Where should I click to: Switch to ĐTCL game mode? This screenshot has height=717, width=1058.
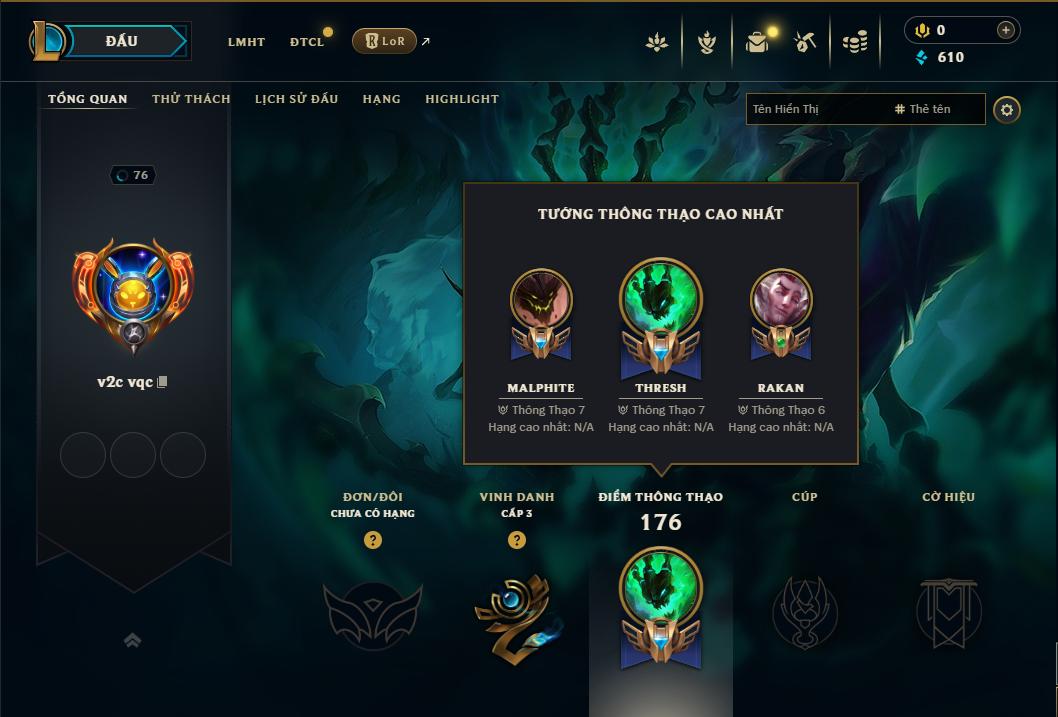click(x=307, y=42)
